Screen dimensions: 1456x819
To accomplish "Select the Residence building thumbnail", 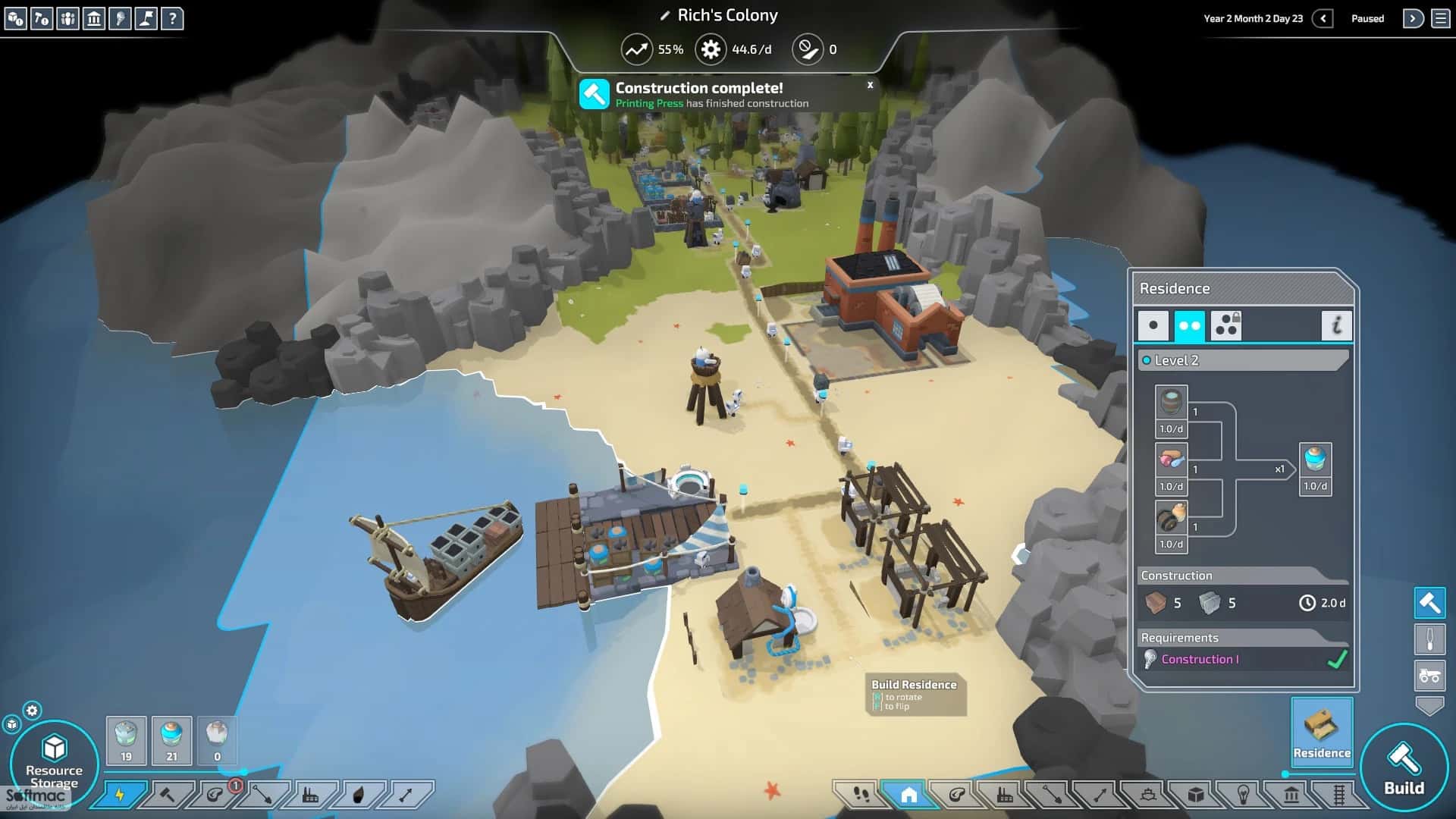I will coord(1321,732).
